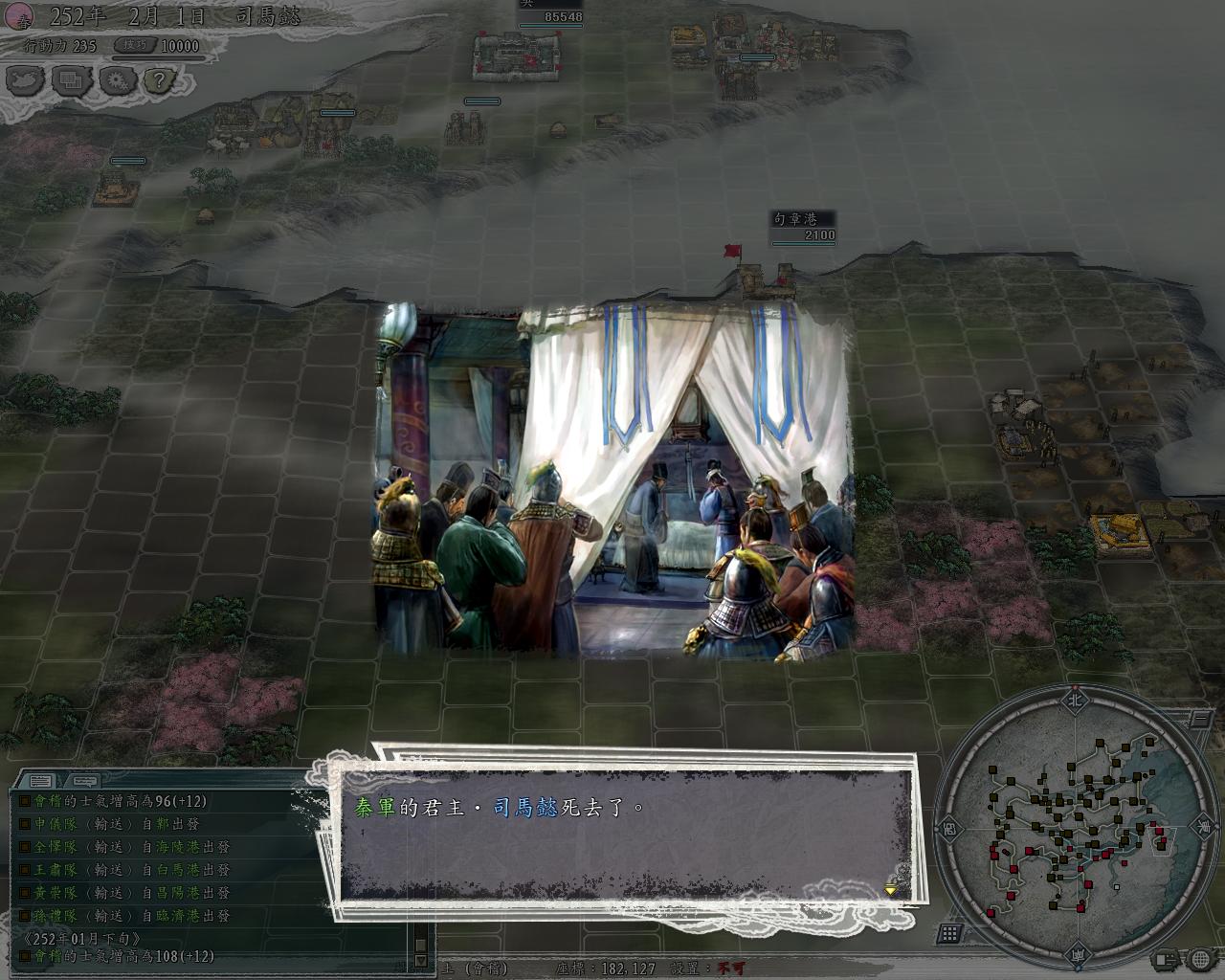Image resolution: width=1225 pixels, height=980 pixels.
Task: Advance the dialogue with the yellow arrow
Action: [890, 889]
